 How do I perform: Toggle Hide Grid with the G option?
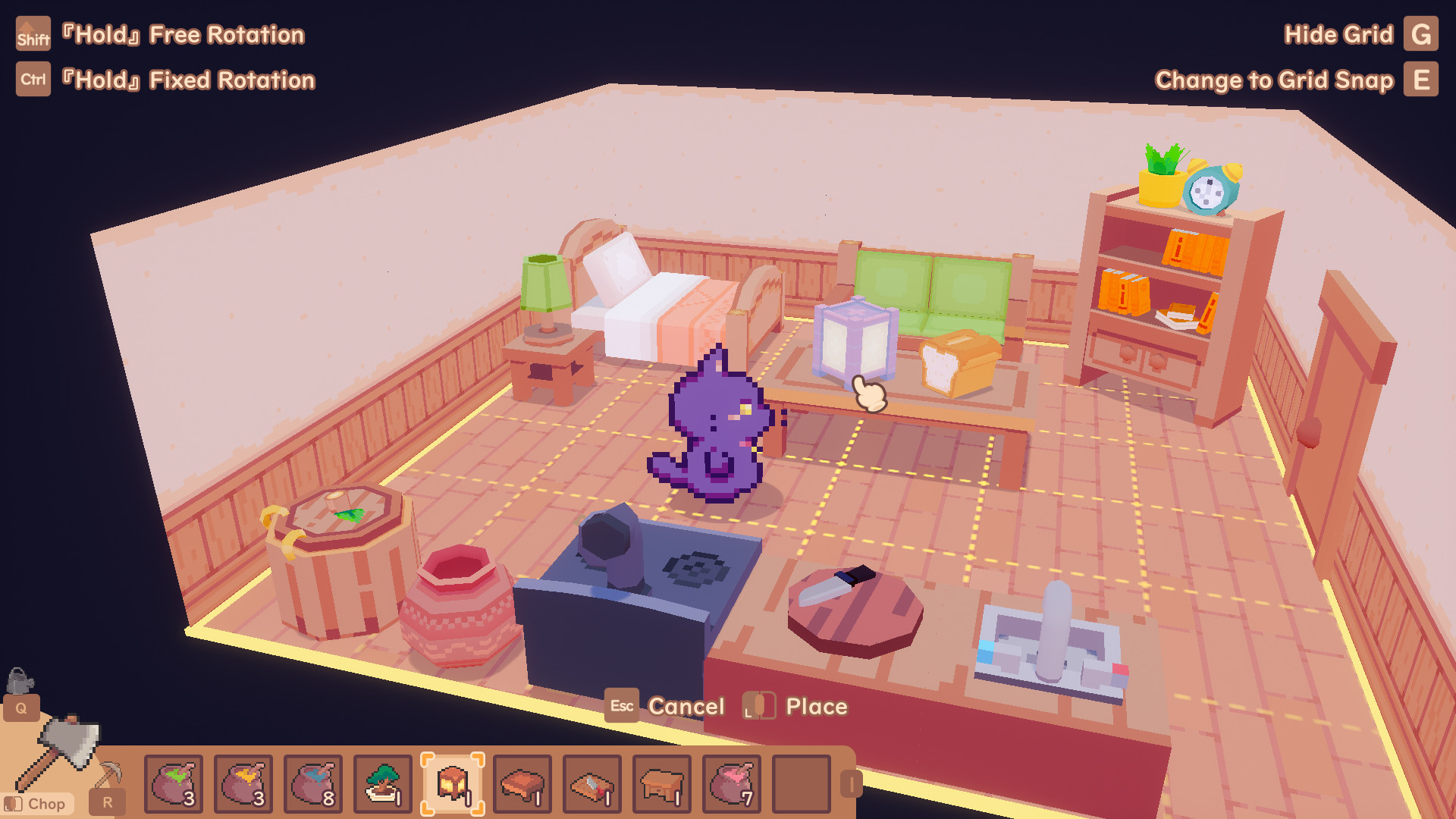pos(1421,34)
